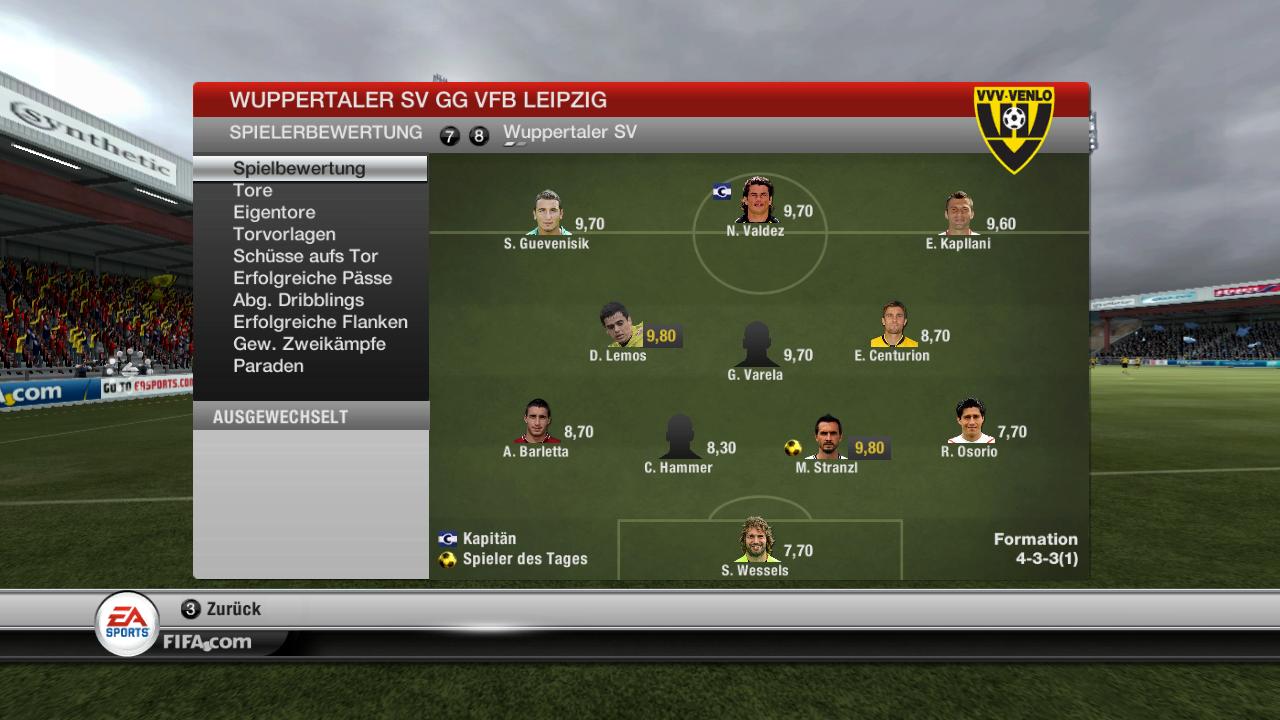Pick S. Guevenisik on the pitch

[546, 213]
